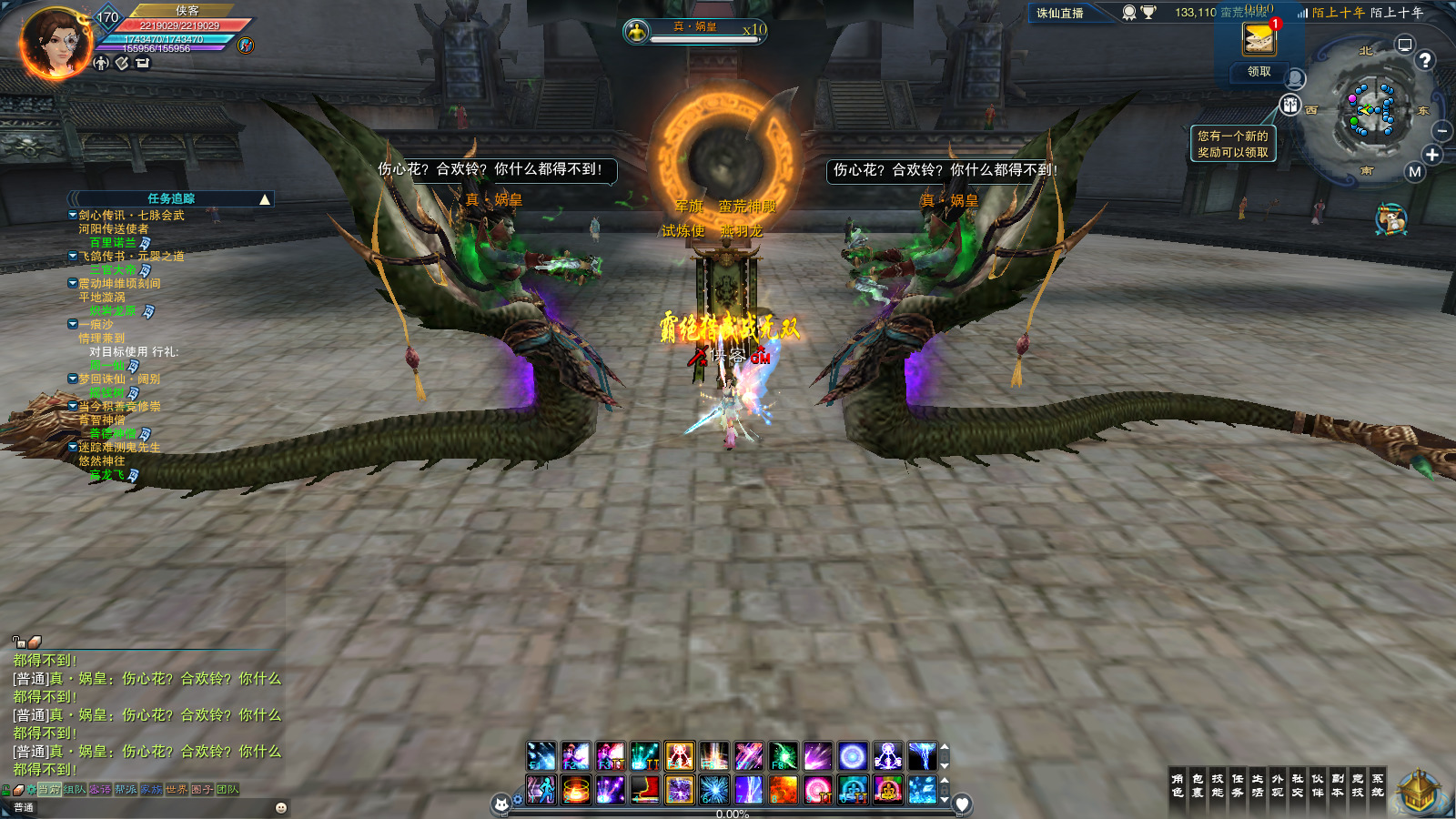The height and width of the screenshot is (819, 1456).
Task: Open the 任务 quest menu
Action: (1238, 785)
